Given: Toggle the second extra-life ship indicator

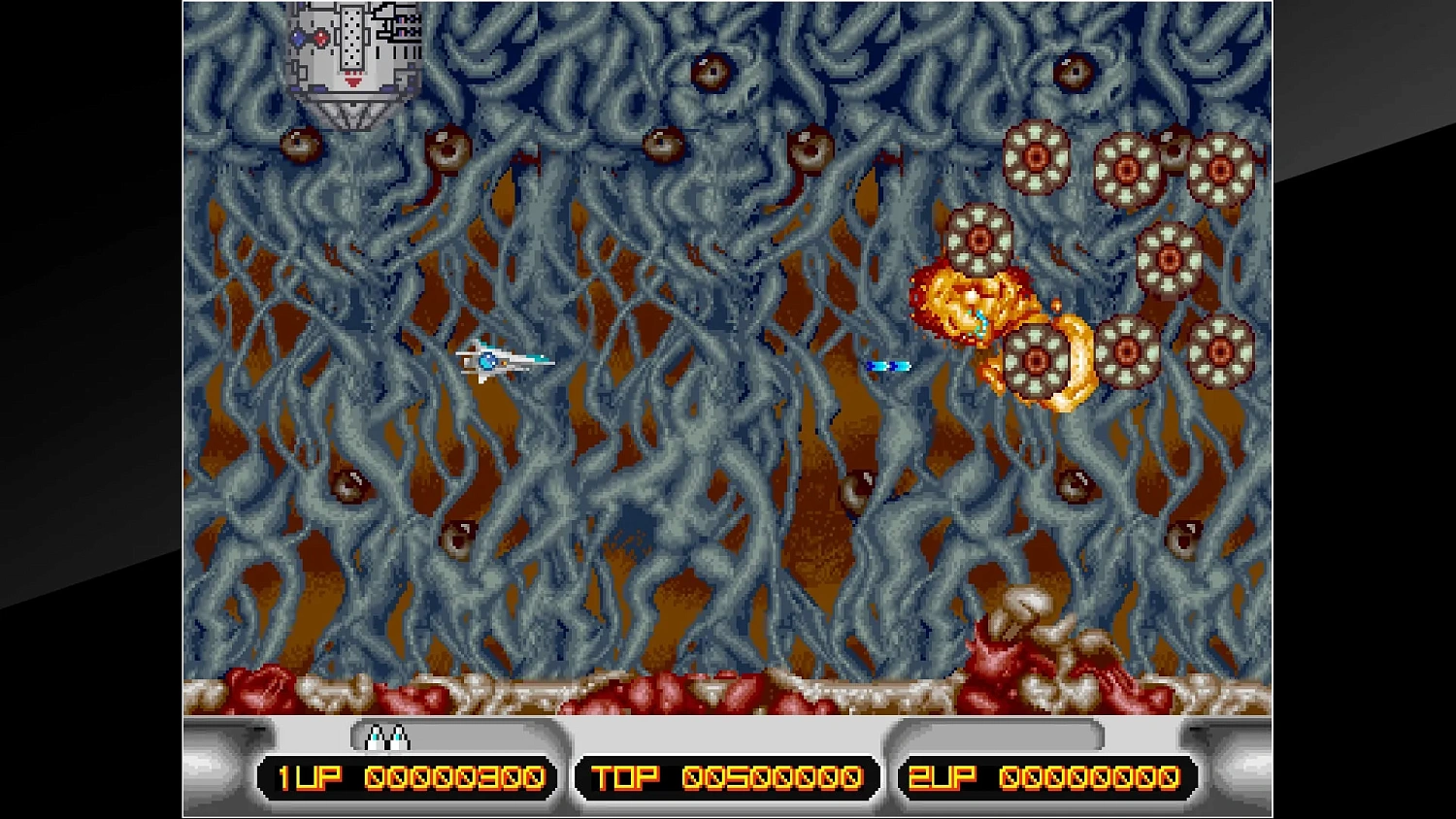Looking at the screenshot, I should [x=396, y=738].
